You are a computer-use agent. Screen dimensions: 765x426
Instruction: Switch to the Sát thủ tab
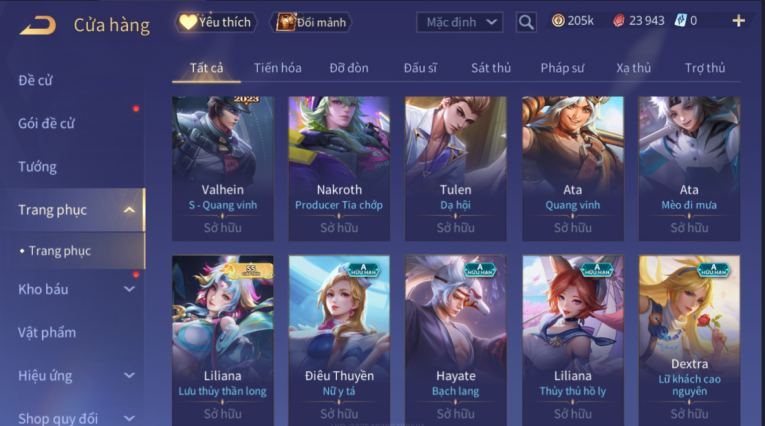tap(491, 68)
